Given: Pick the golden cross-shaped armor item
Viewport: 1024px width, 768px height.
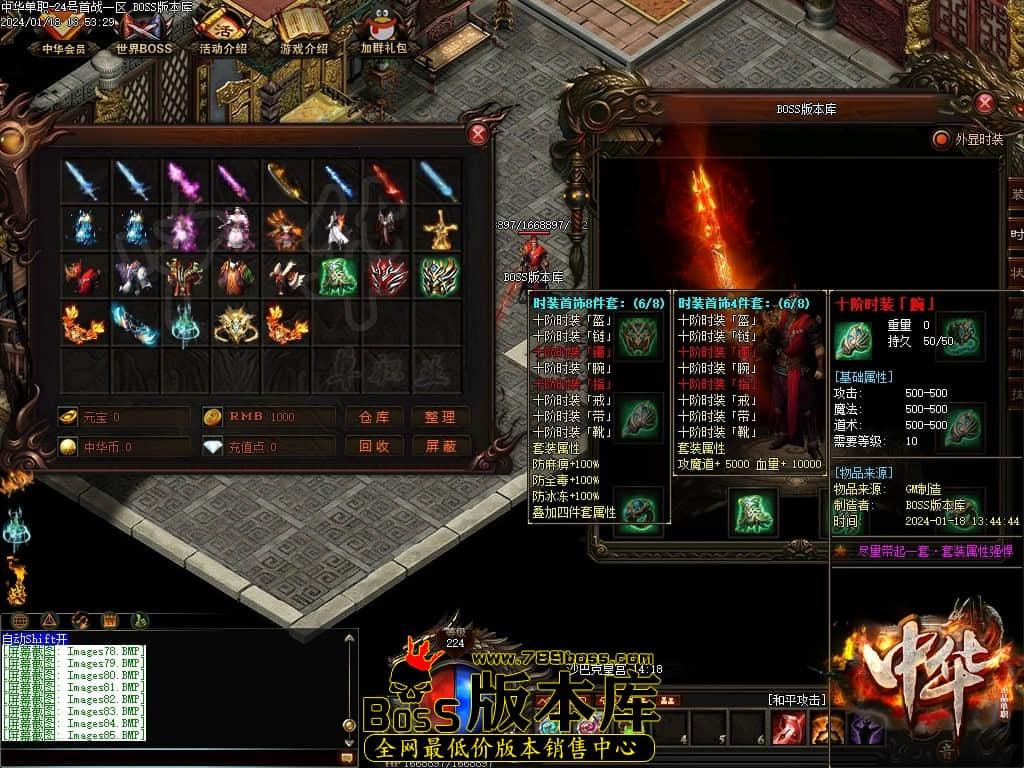Looking at the screenshot, I should click(x=438, y=230).
